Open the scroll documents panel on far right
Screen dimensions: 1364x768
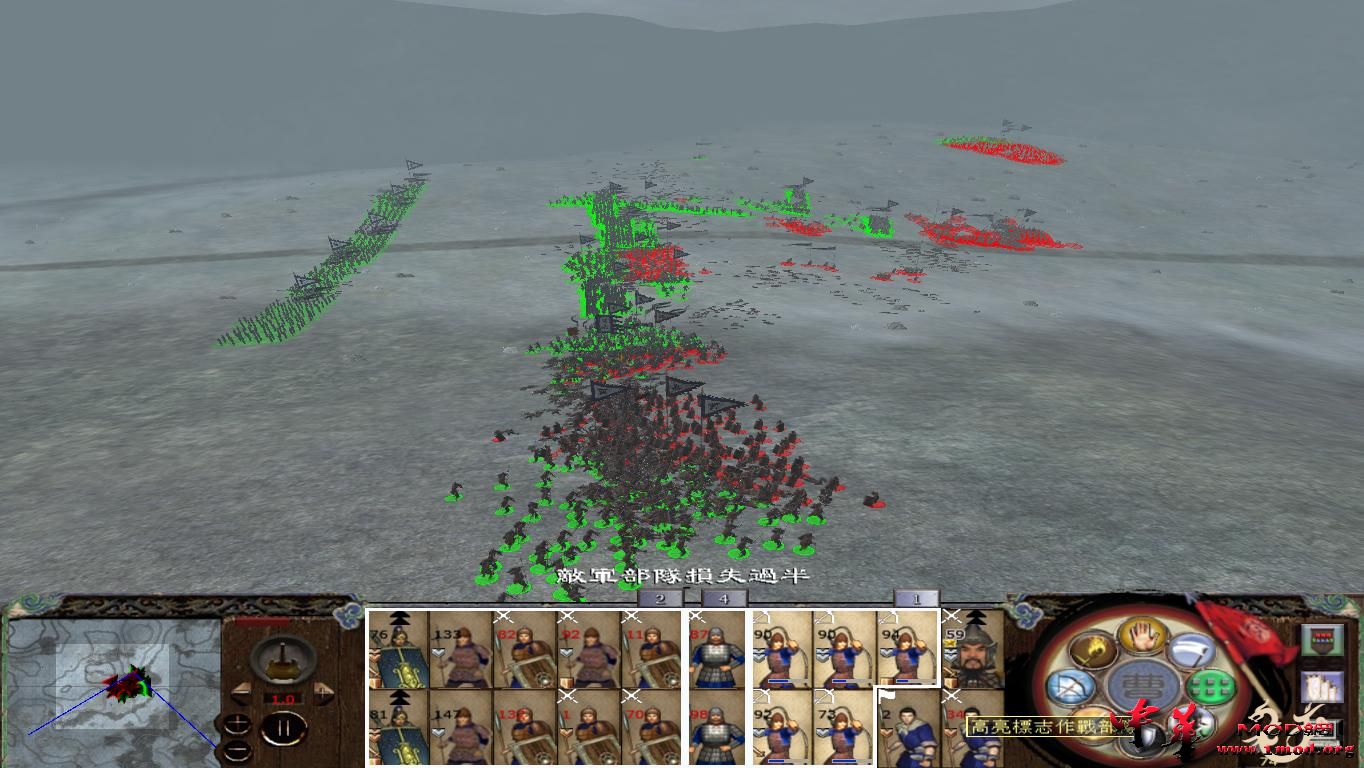coord(1322,686)
